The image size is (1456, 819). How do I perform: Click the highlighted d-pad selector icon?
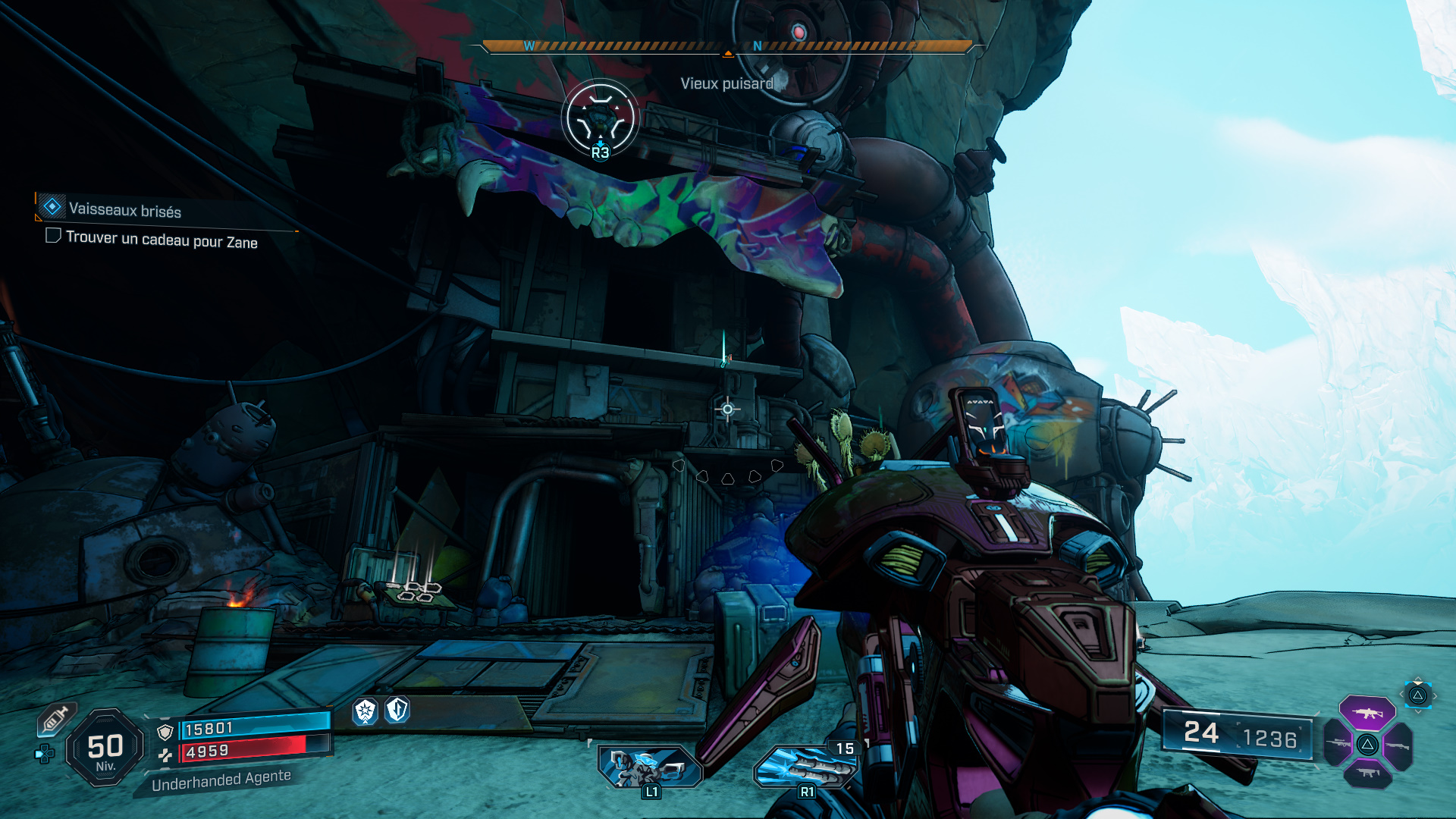[x=1417, y=695]
